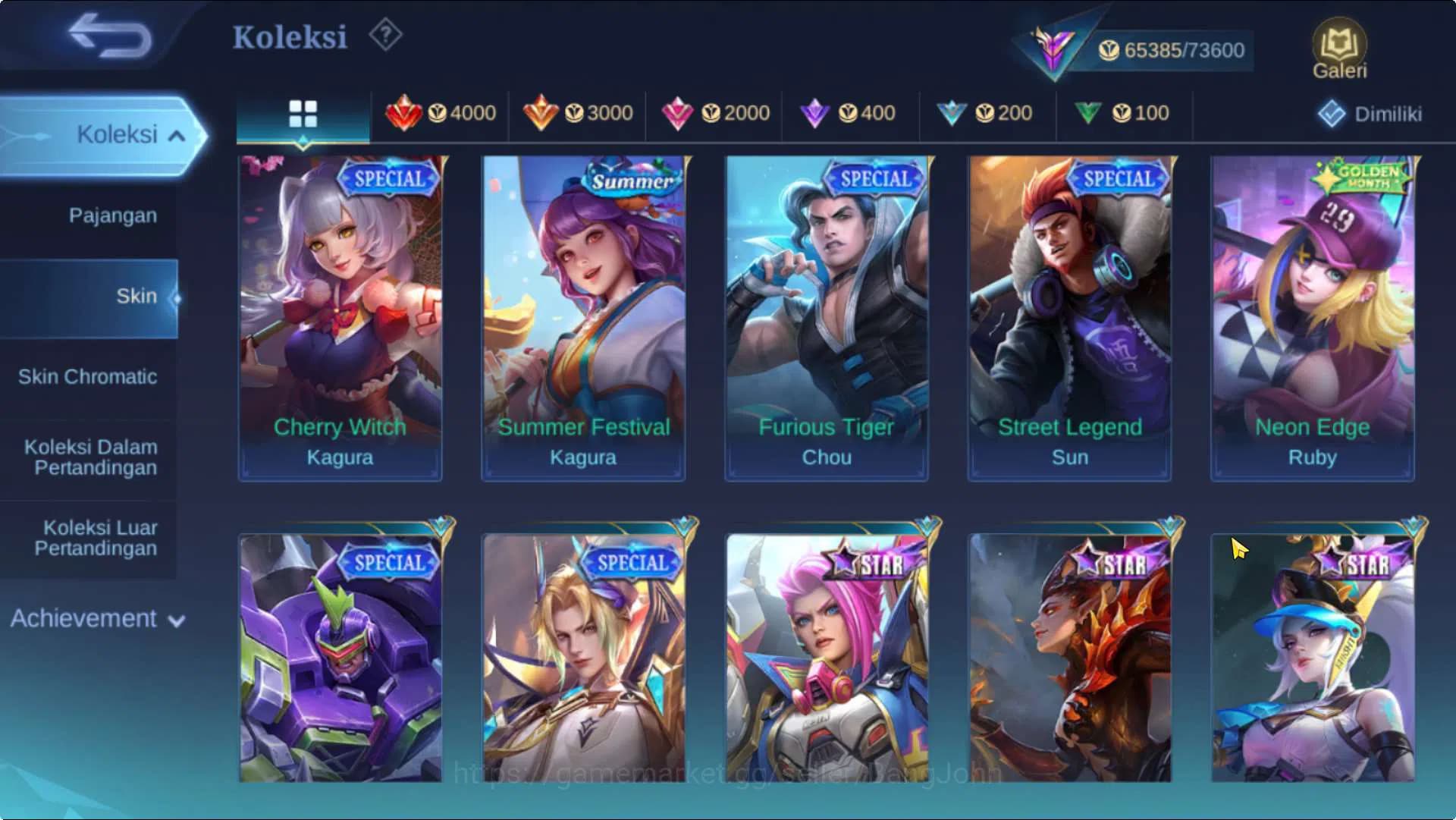Toggle the SPECIAL badge on Cherry Witch card

[388, 180]
